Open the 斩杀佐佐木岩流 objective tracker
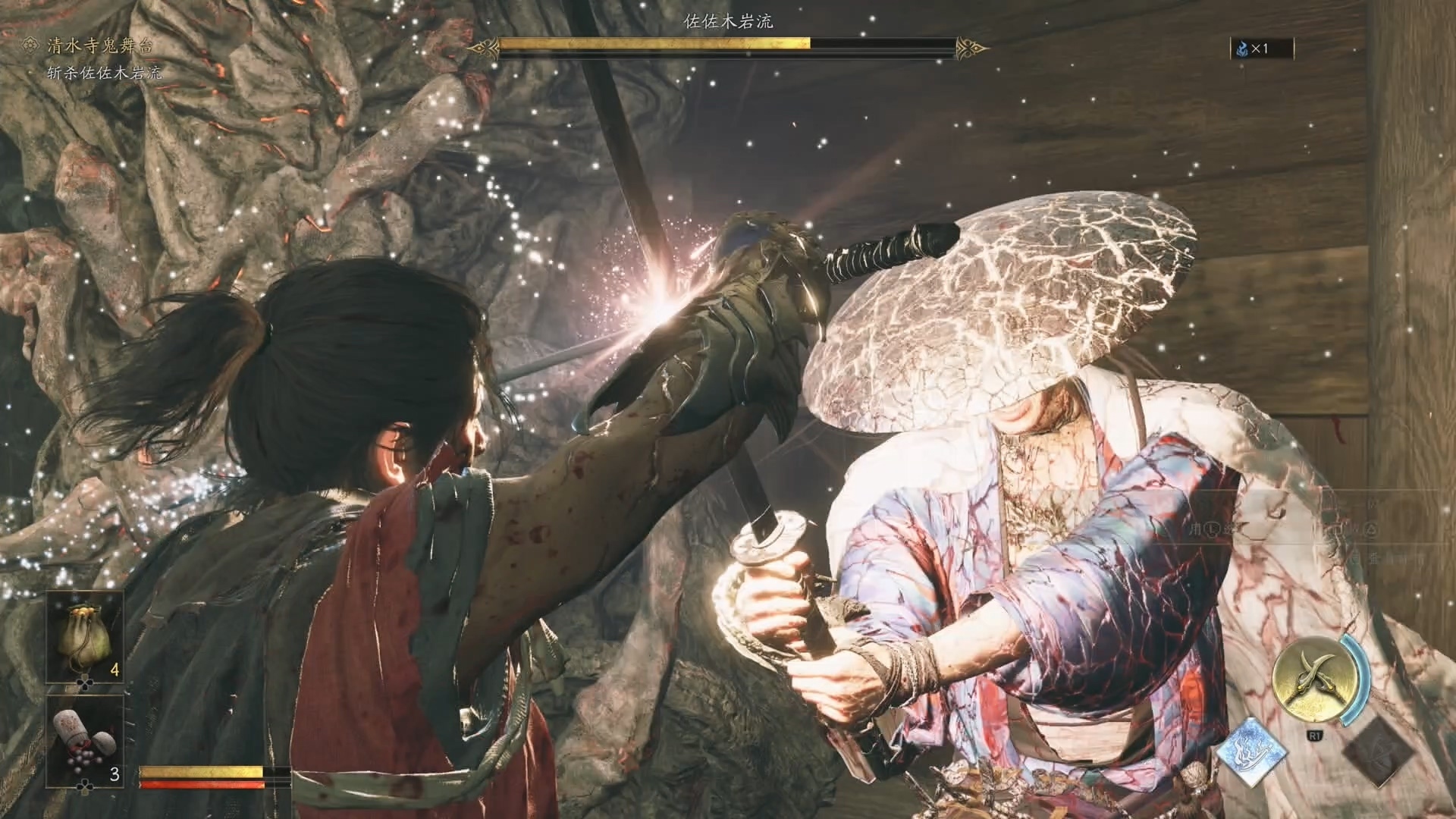The height and width of the screenshot is (819, 1456). point(104,74)
